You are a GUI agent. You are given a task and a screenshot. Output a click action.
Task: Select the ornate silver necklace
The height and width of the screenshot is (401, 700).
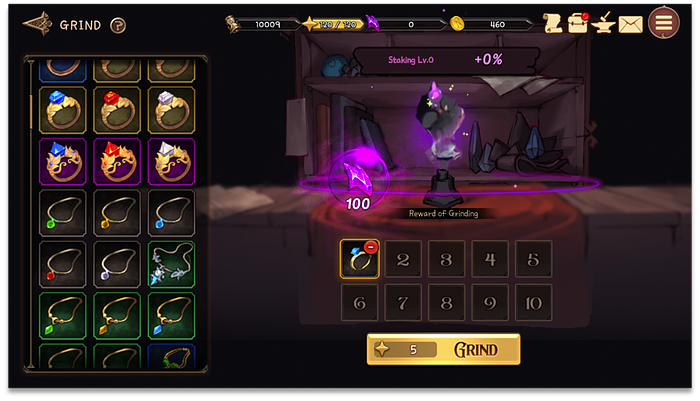[x=171, y=265]
